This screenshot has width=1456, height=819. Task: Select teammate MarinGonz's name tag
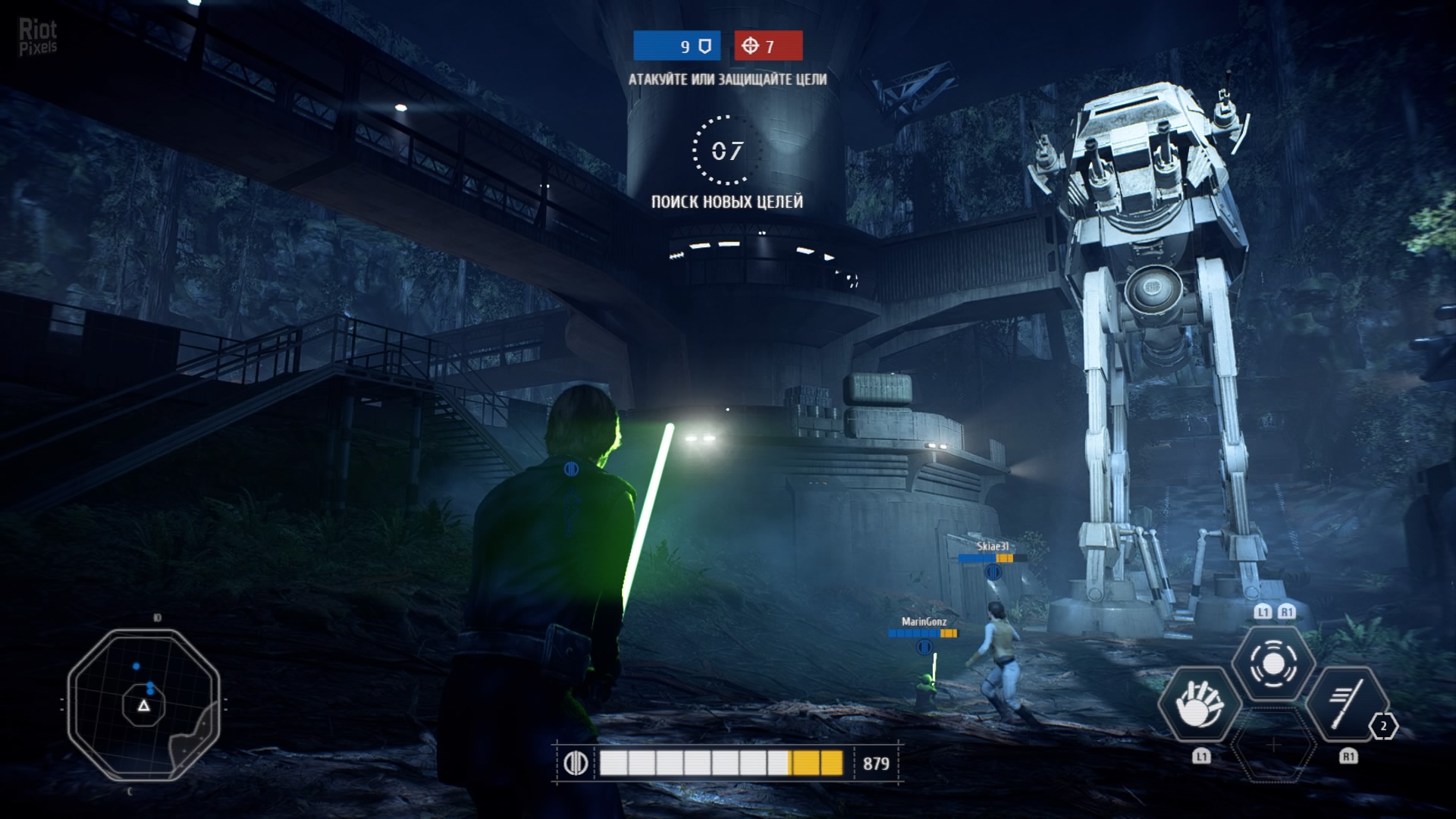click(924, 622)
